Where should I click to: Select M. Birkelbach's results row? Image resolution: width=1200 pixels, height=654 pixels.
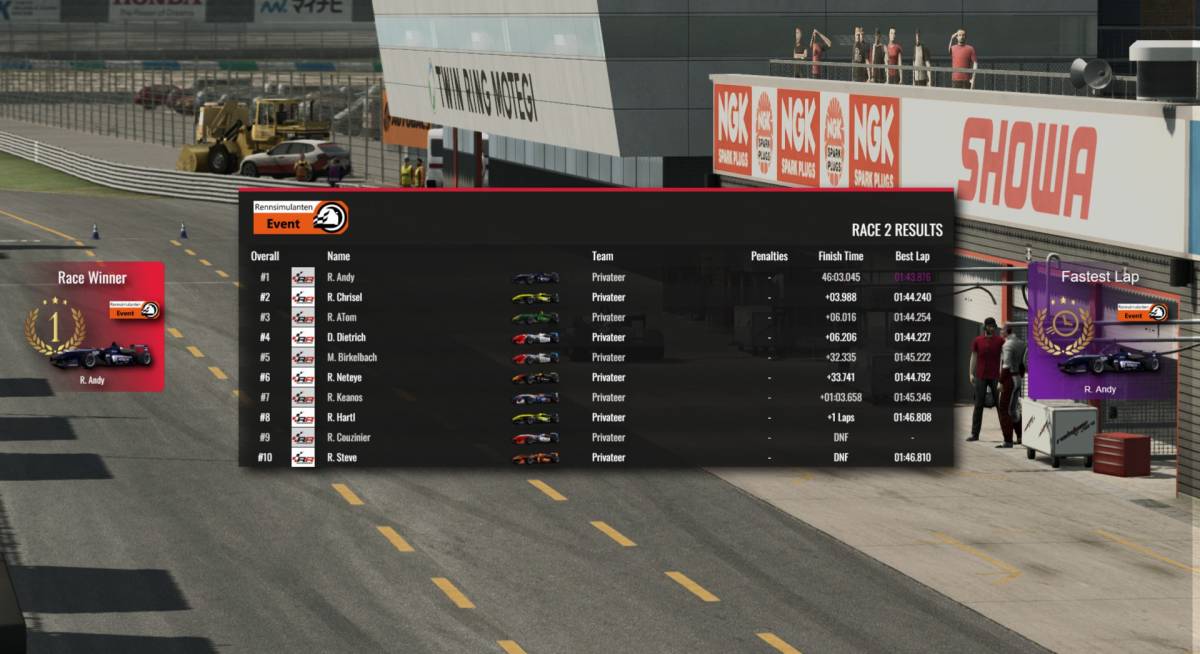[595, 357]
